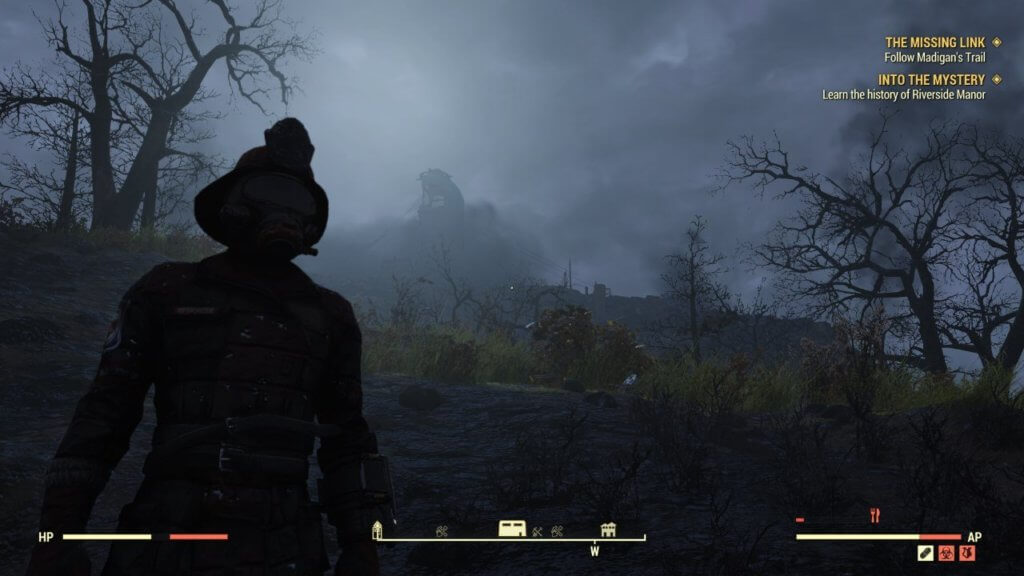Image resolution: width=1024 pixels, height=576 pixels.
Task: Inspect the biohazard disease status icon
Action: (946, 552)
